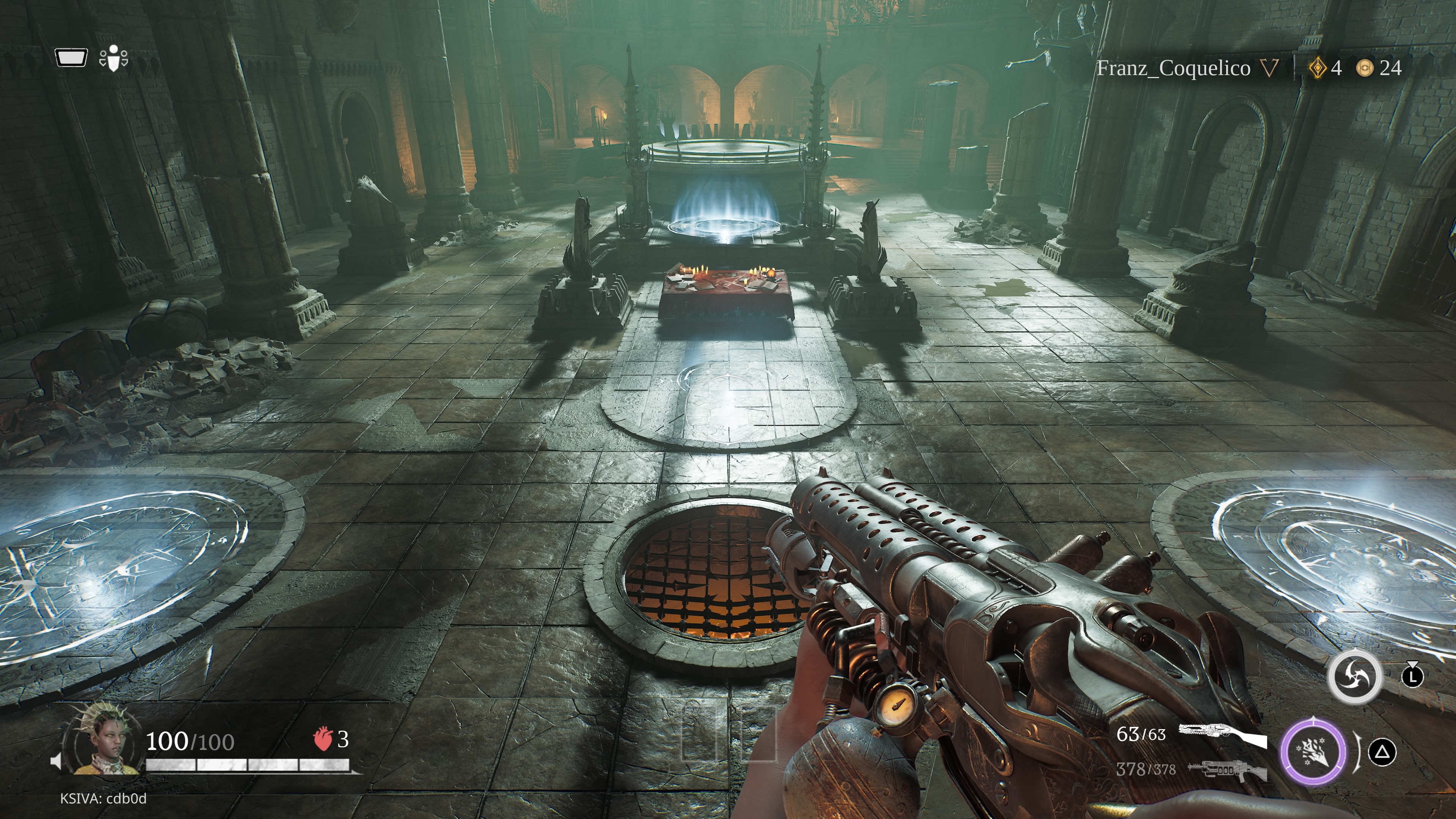Screen dimensions: 1456x819
Task: Select the equipped primary weapon icon
Action: click(x=1222, y=735)
